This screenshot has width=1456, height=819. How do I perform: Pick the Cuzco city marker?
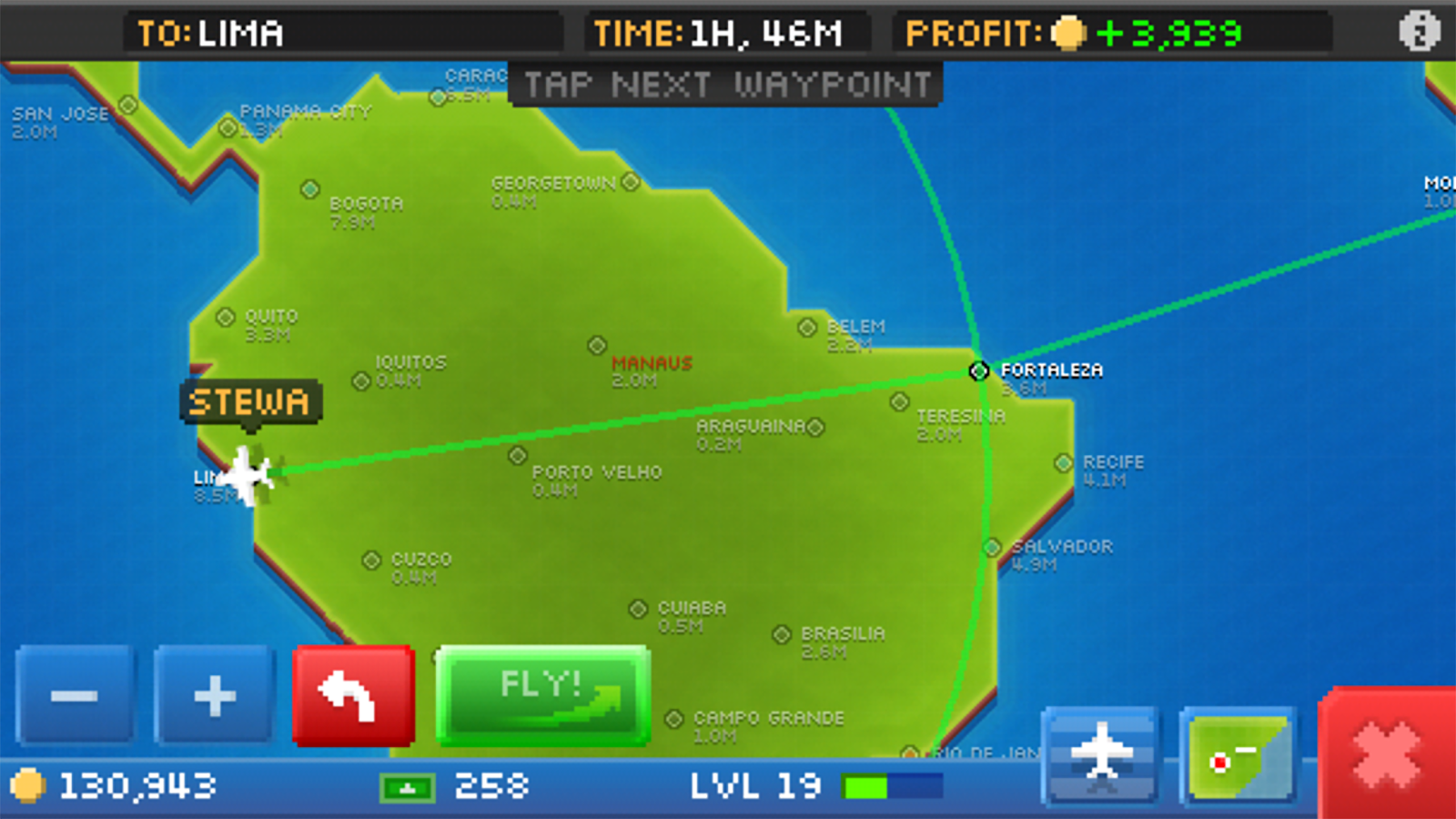(x=371, y=560)
